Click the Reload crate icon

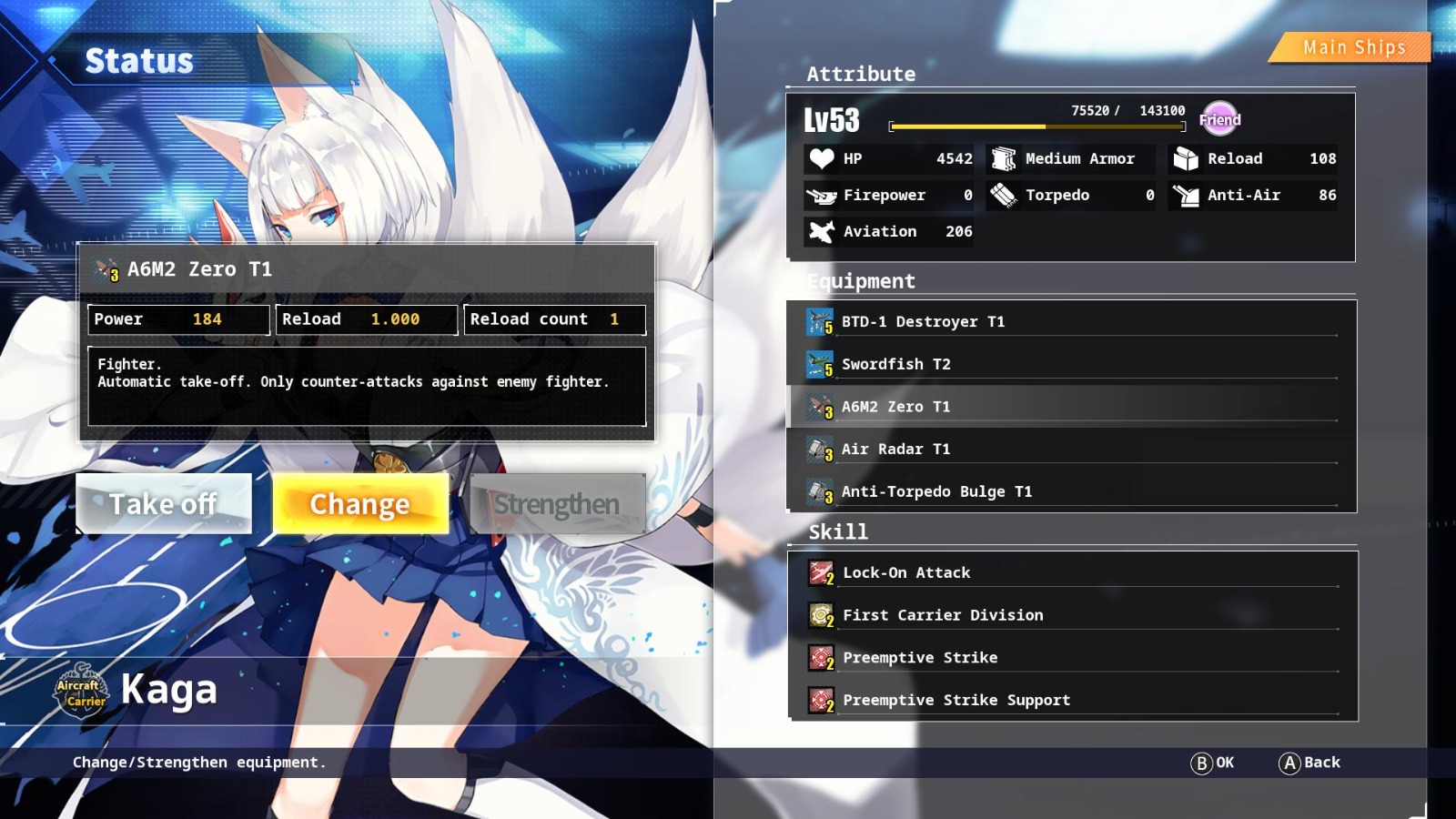[1185, 158]
